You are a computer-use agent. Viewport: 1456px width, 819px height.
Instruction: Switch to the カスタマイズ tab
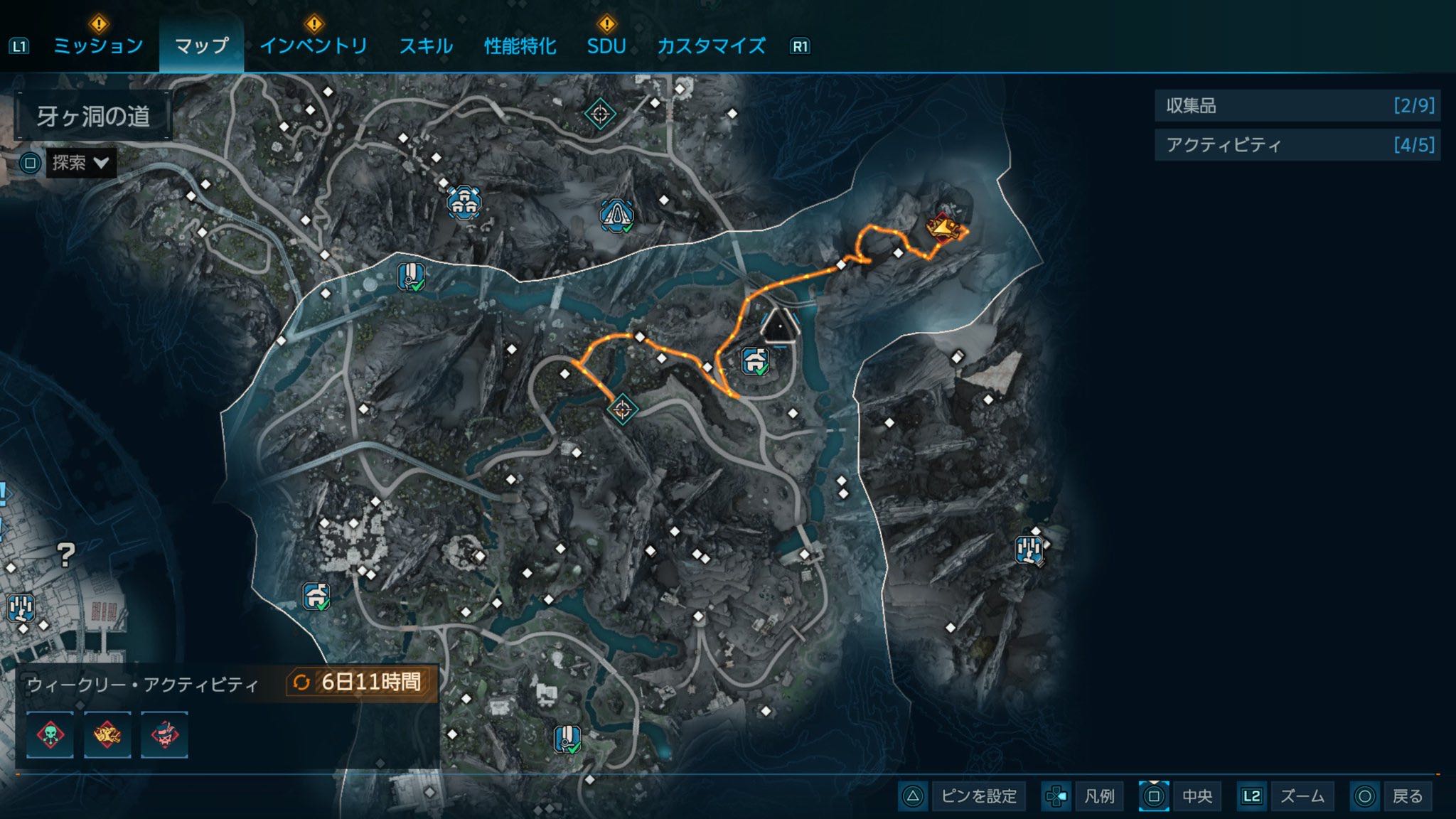[x=711, y=46]
